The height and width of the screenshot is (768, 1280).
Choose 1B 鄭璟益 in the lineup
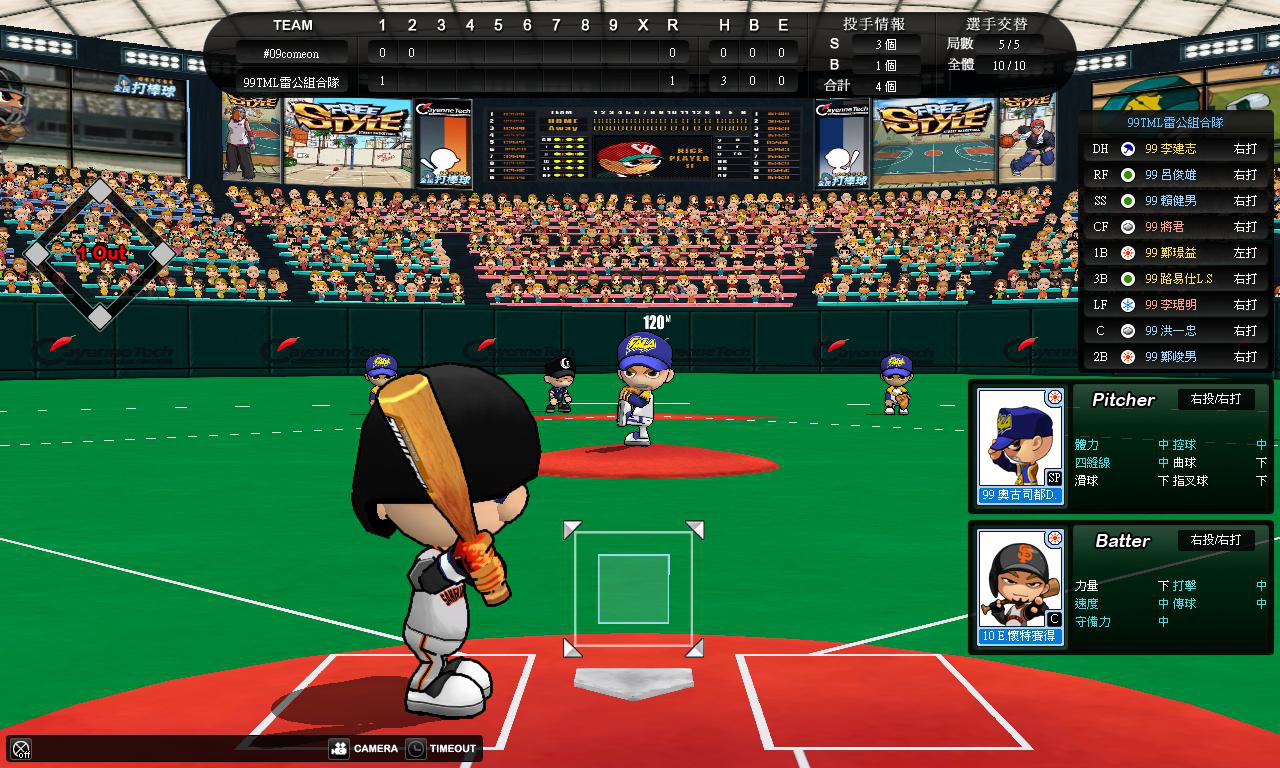coord(1174,253)
